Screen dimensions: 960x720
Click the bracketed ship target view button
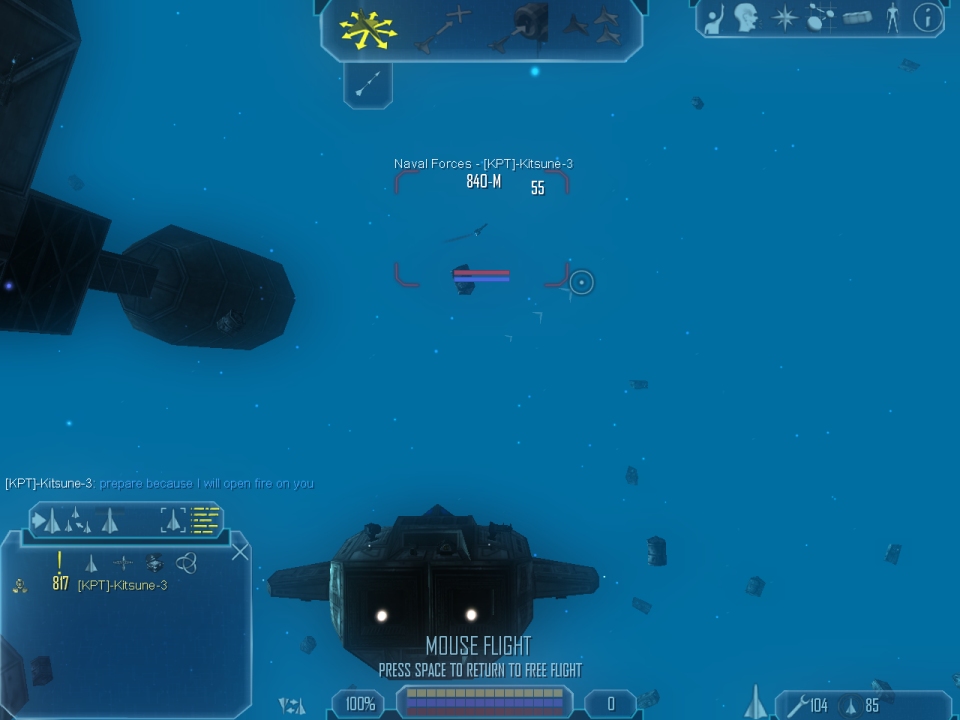tap(173, 520)
